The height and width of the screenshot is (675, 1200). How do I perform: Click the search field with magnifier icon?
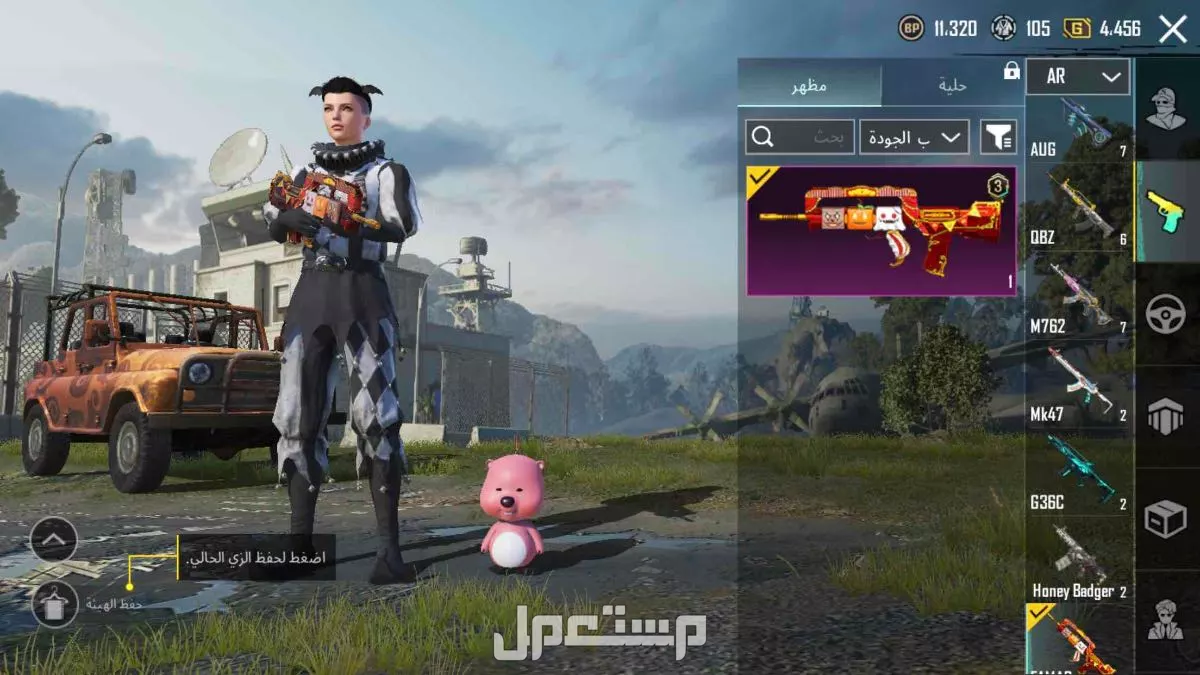point(800,137)
